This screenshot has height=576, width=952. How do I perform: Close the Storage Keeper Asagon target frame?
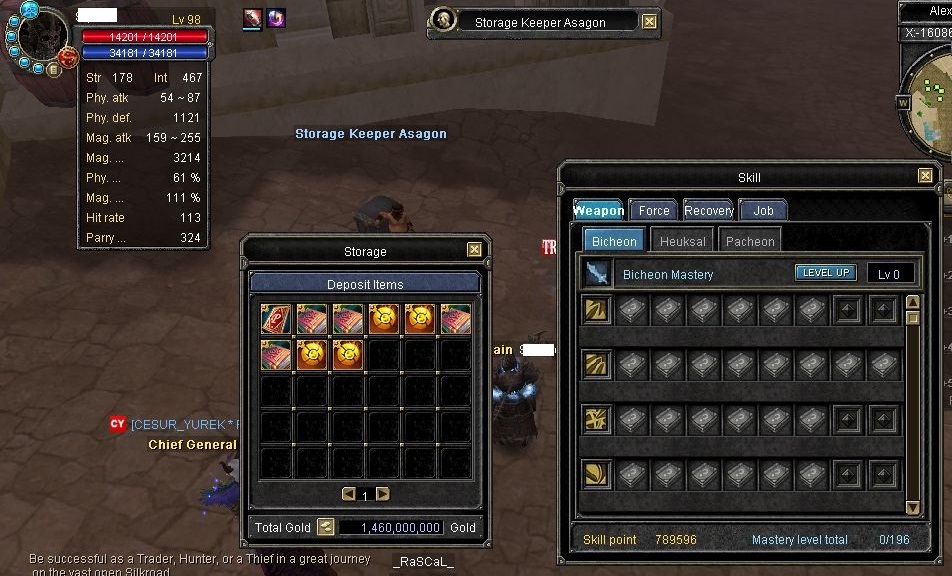tap(650, 21)
